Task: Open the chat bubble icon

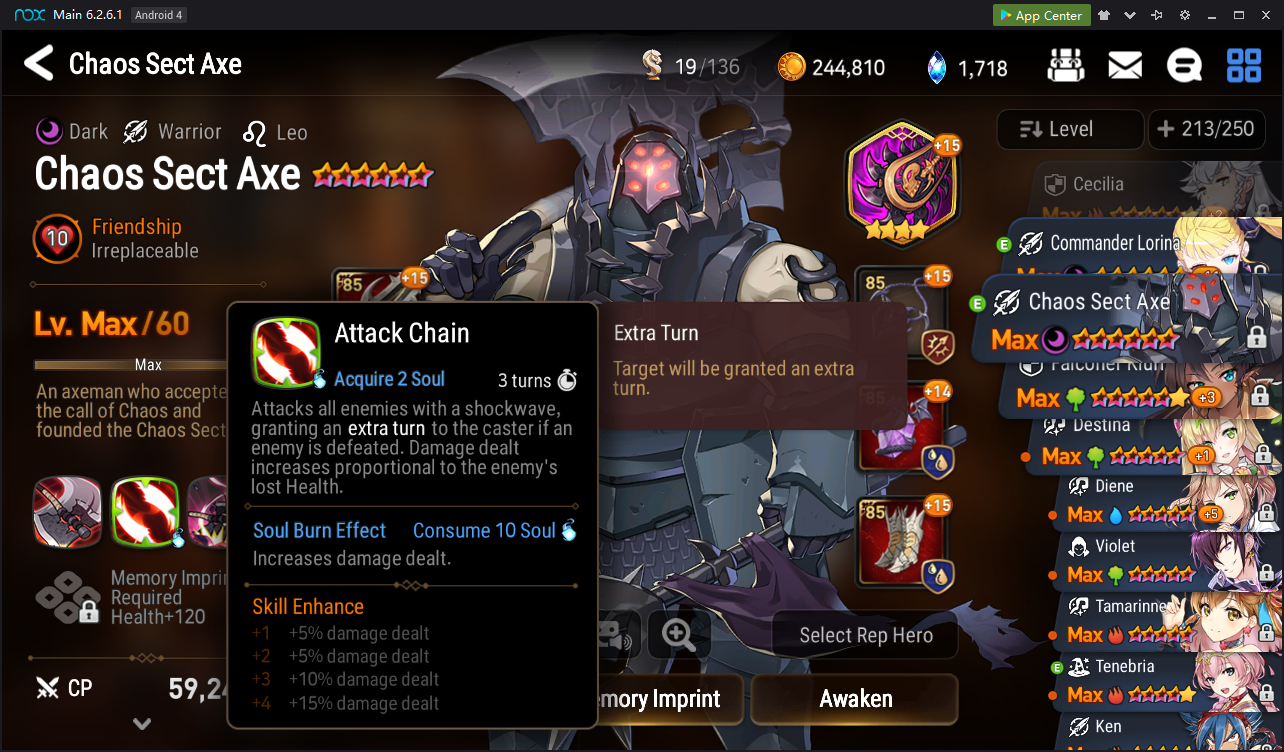Action: click(x=1184, y=66)
